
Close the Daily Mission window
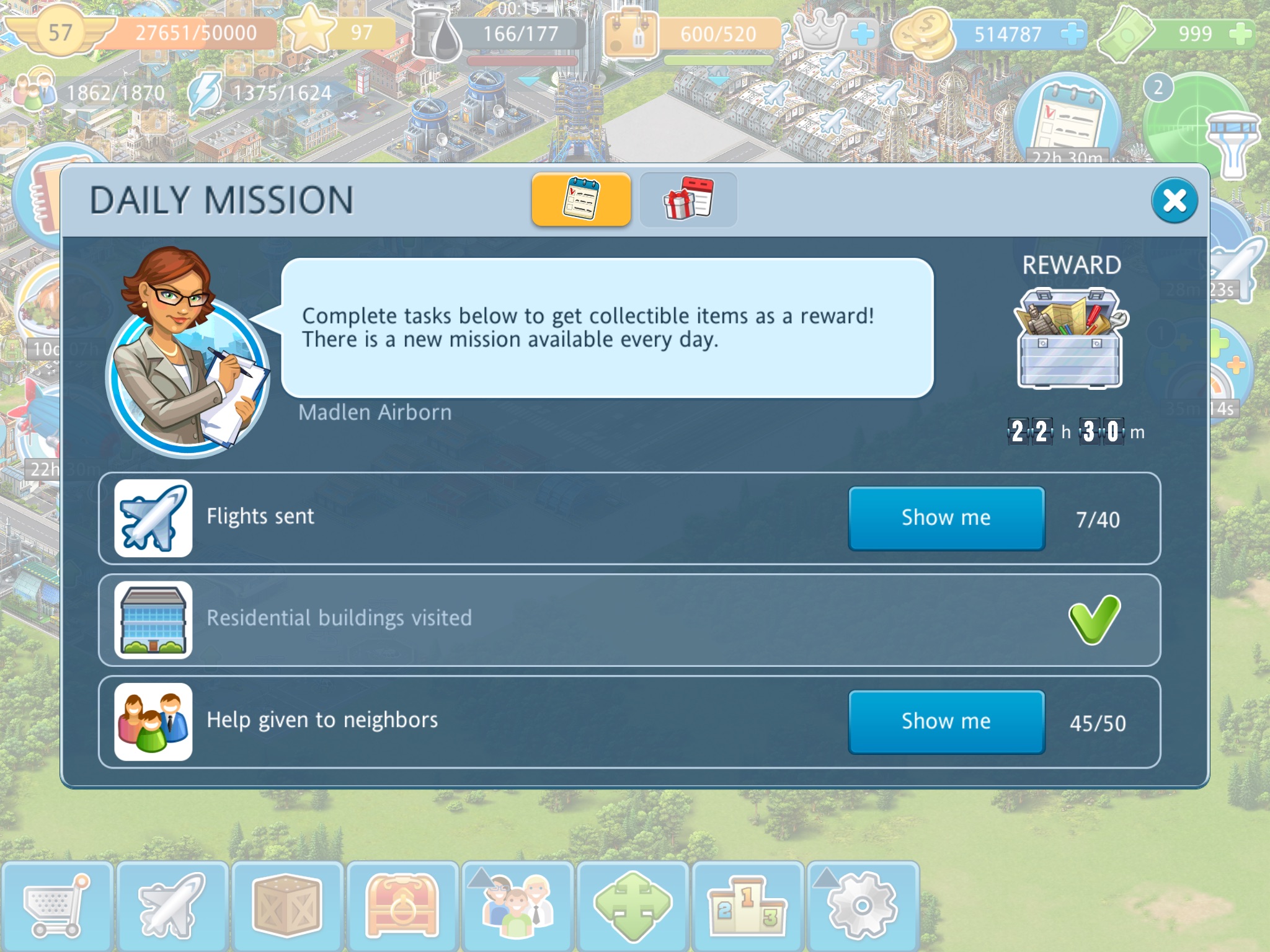(1174, 200)
